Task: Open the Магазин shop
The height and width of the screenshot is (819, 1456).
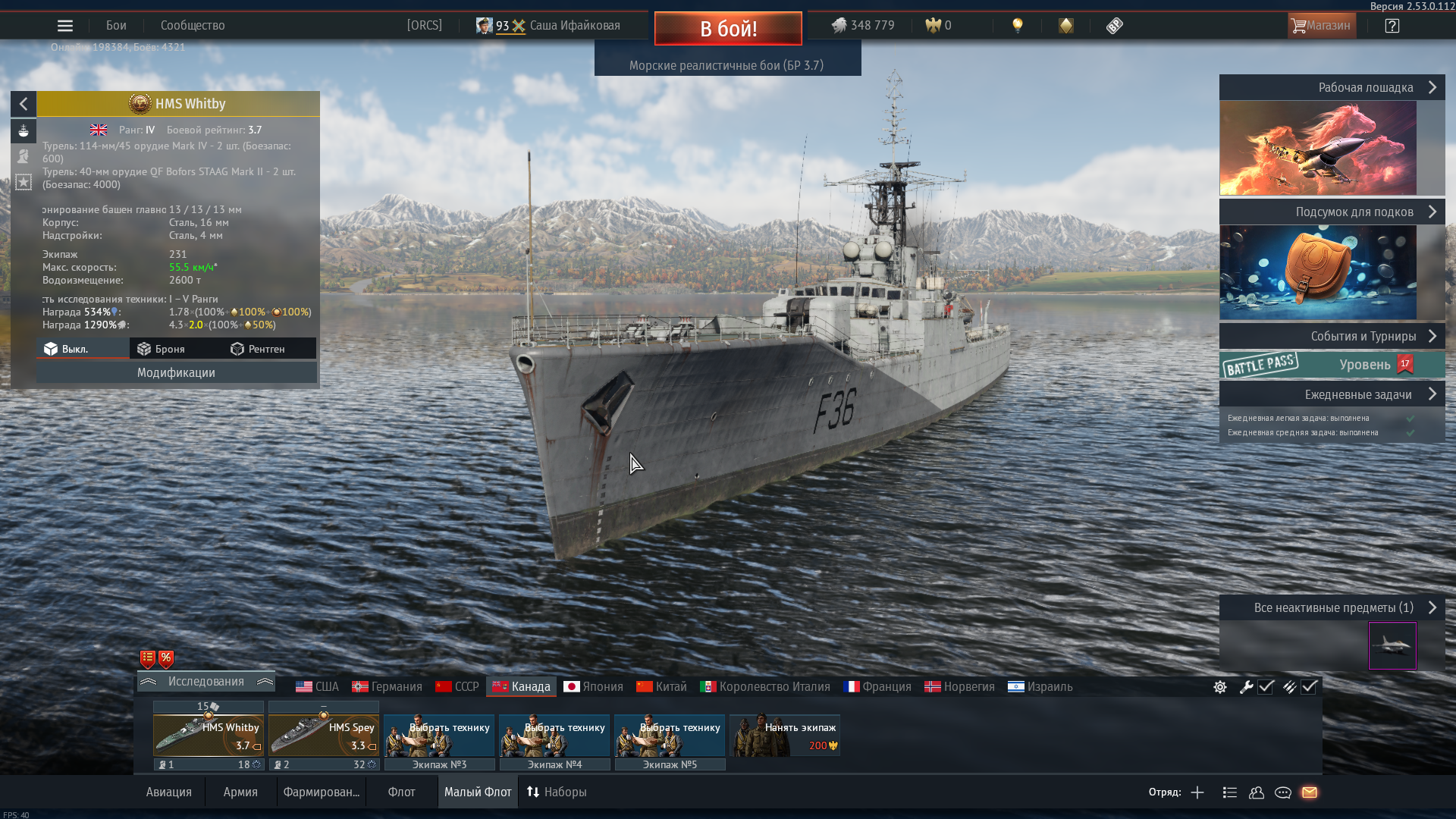Action: click(x=1322, y=26)
